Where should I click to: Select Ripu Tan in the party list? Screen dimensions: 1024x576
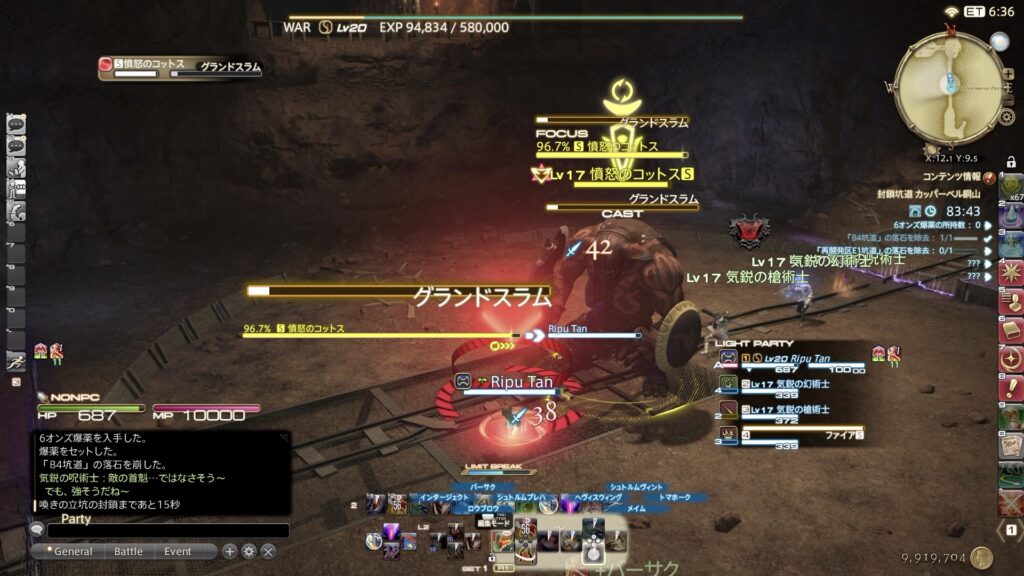(790, 358)
